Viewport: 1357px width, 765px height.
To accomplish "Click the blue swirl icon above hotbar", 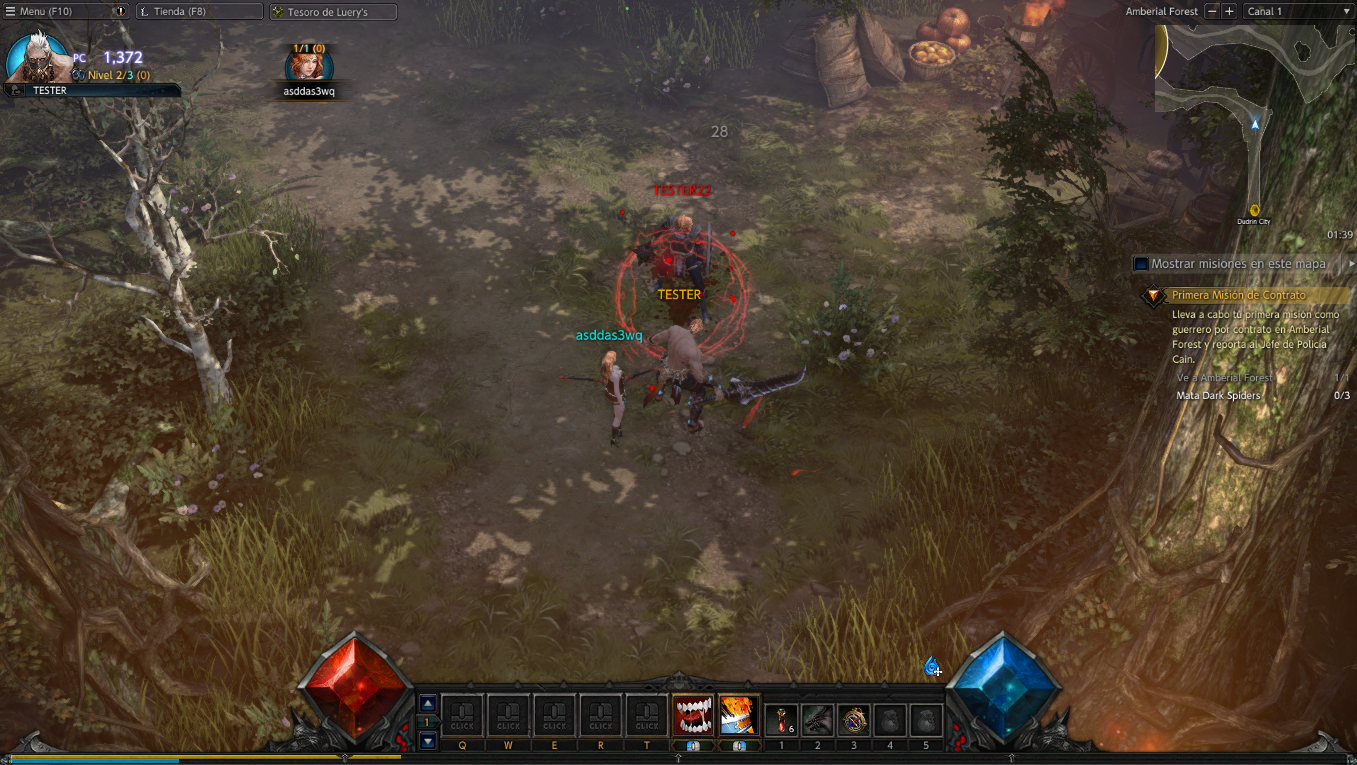I will (931, 666).
